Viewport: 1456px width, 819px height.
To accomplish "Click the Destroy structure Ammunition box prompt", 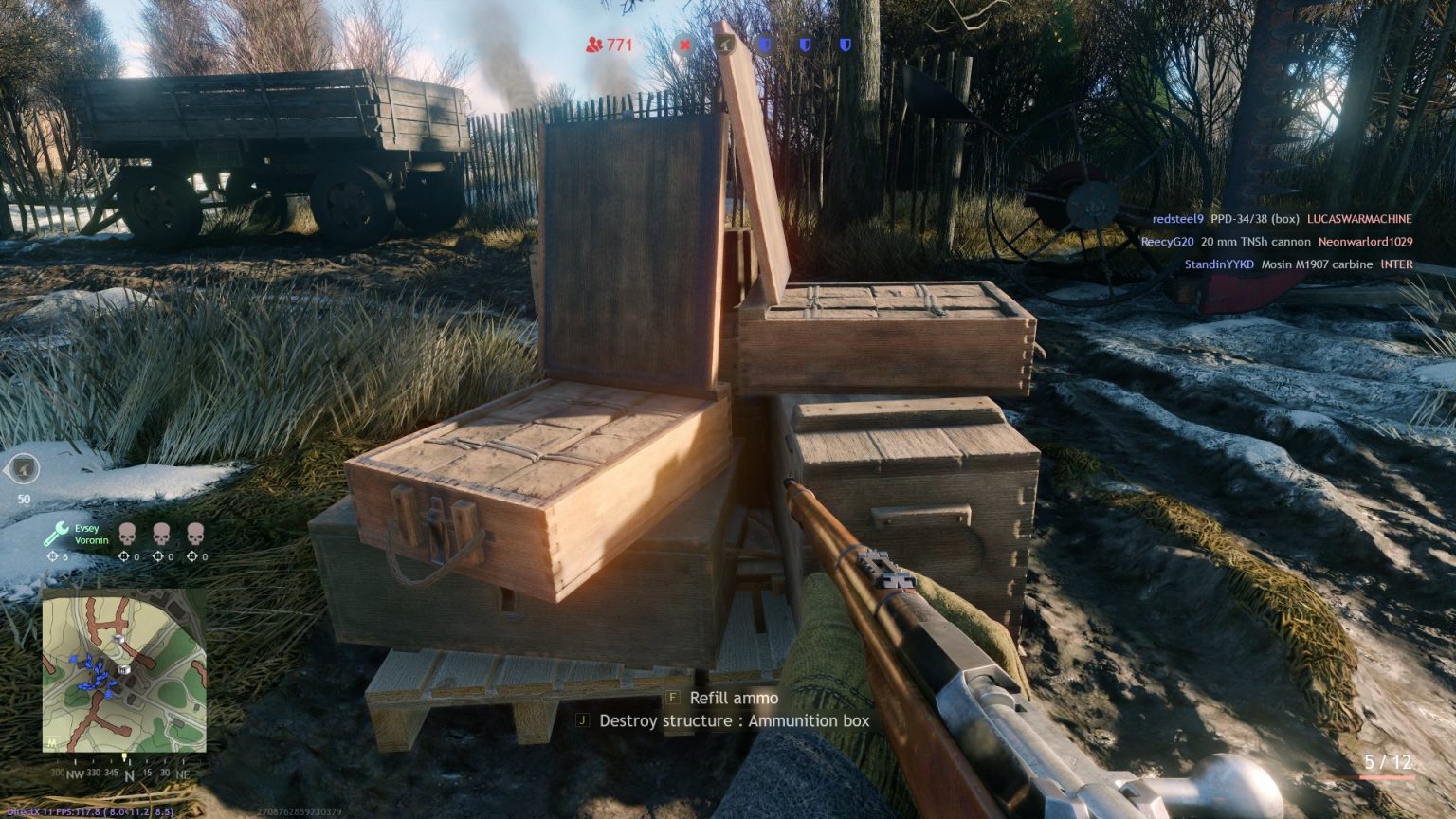I will click(x=722, y=720).
